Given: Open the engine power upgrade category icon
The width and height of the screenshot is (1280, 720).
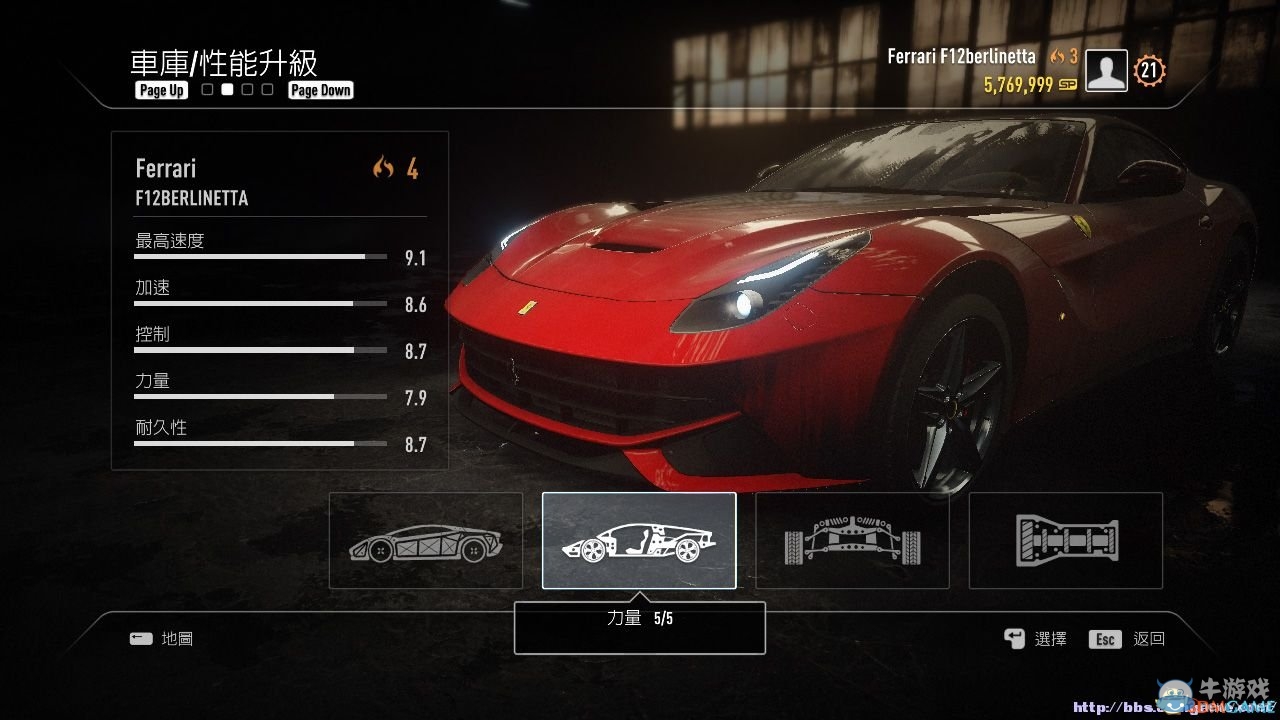Looking at the screenshot, I should pyautogui.click(x=639, y=540).
